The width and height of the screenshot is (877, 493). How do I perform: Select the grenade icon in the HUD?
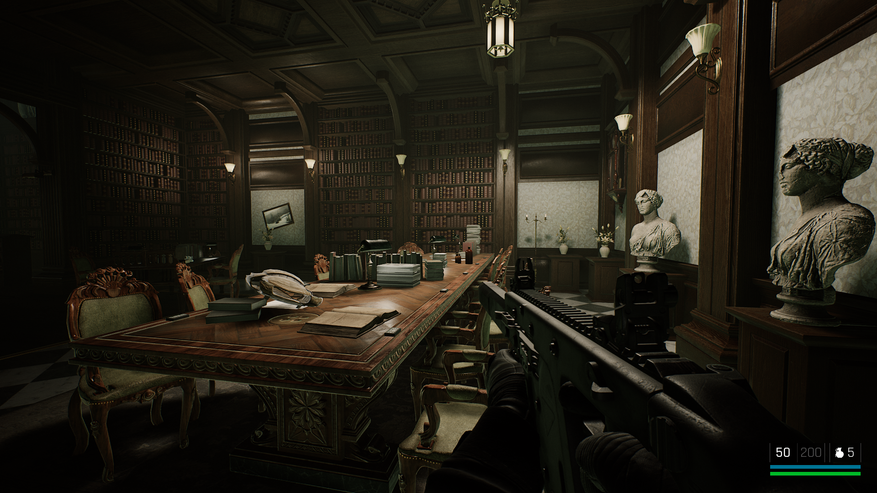839,453
